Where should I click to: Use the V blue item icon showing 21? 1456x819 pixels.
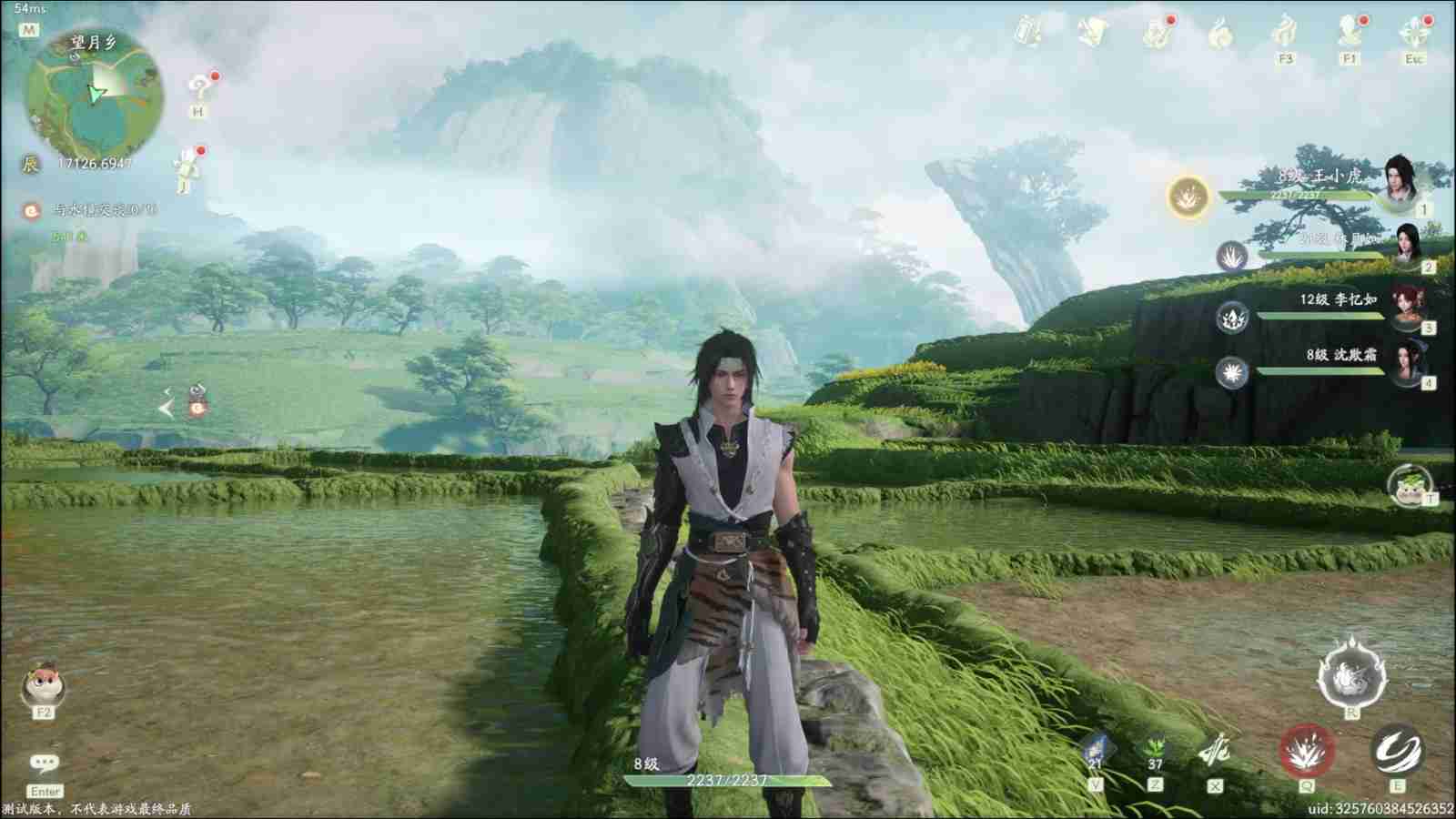click(x=1096, y=746)
